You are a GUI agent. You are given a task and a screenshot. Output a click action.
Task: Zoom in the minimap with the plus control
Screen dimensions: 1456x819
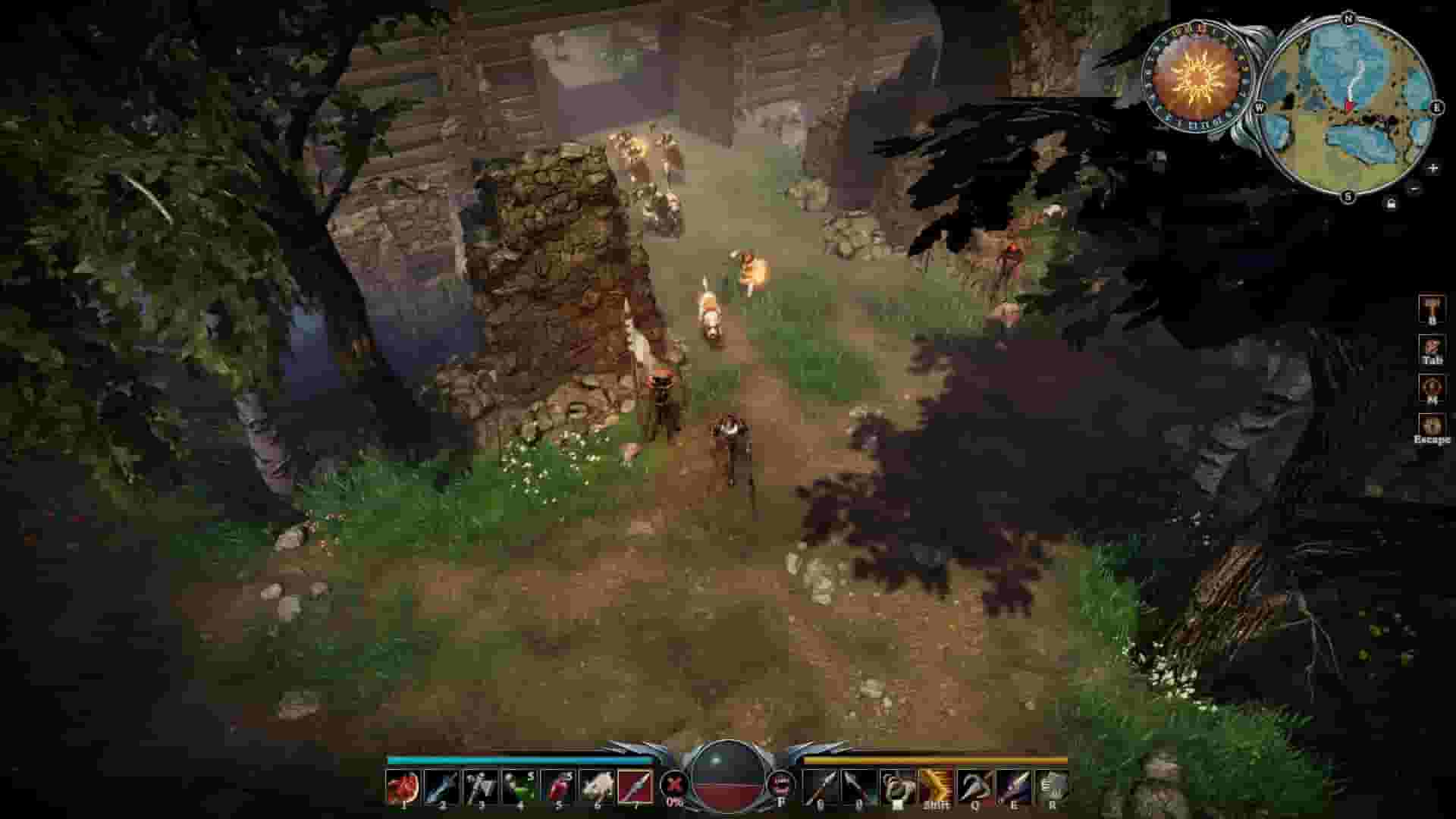coord(1433,168)
